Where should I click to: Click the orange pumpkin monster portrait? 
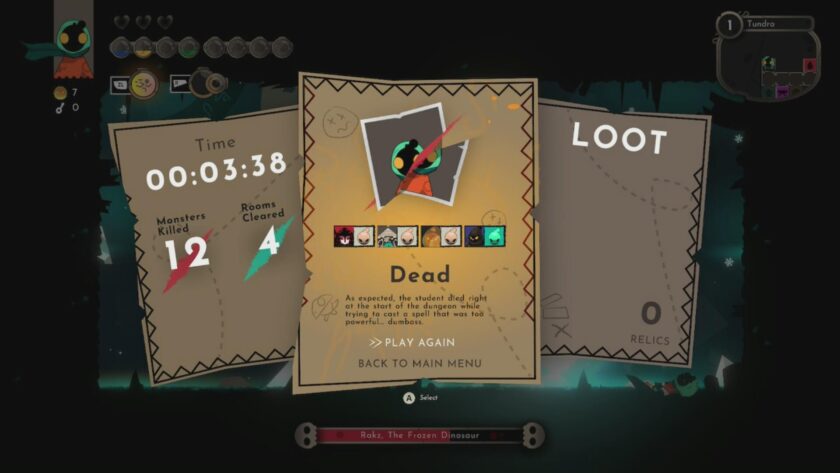pos(430,237)
